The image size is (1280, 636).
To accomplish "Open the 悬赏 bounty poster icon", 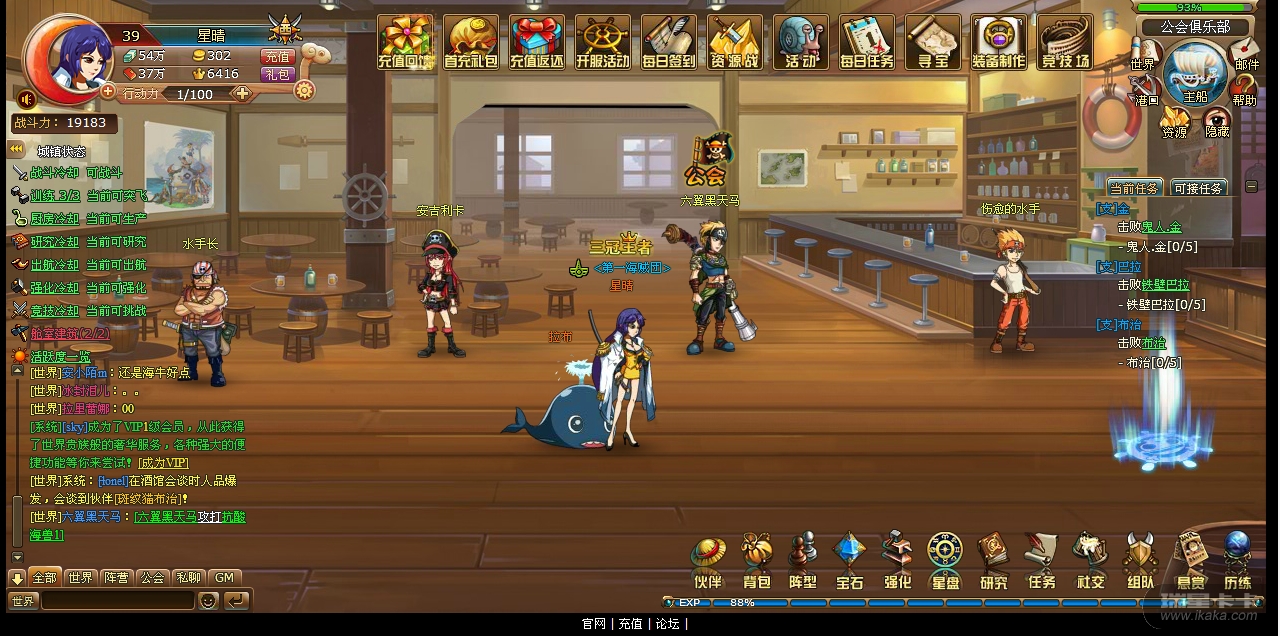I will point(1190,564).
